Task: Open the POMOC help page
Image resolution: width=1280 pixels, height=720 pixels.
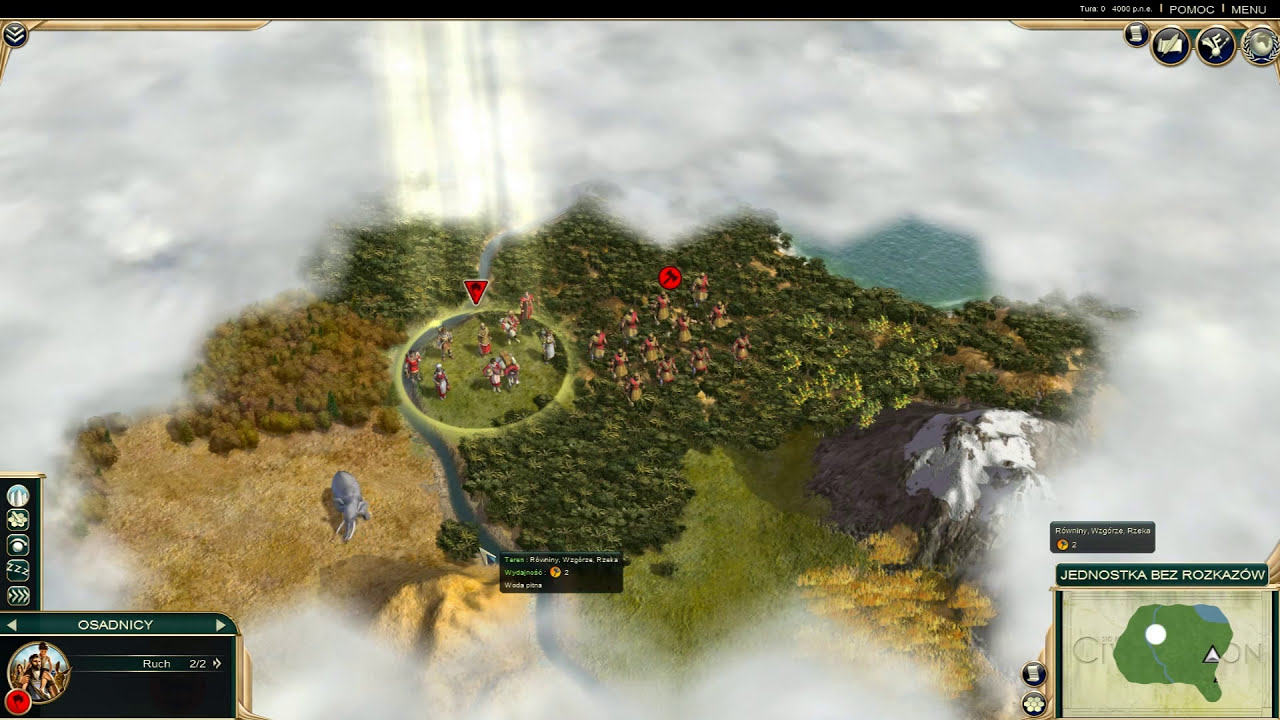Action: [x=1191, y=9]
